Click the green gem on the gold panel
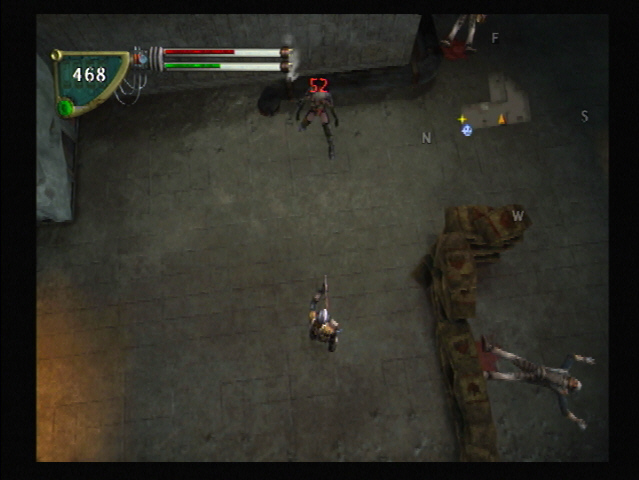639x480 pixels. [67, 107]
